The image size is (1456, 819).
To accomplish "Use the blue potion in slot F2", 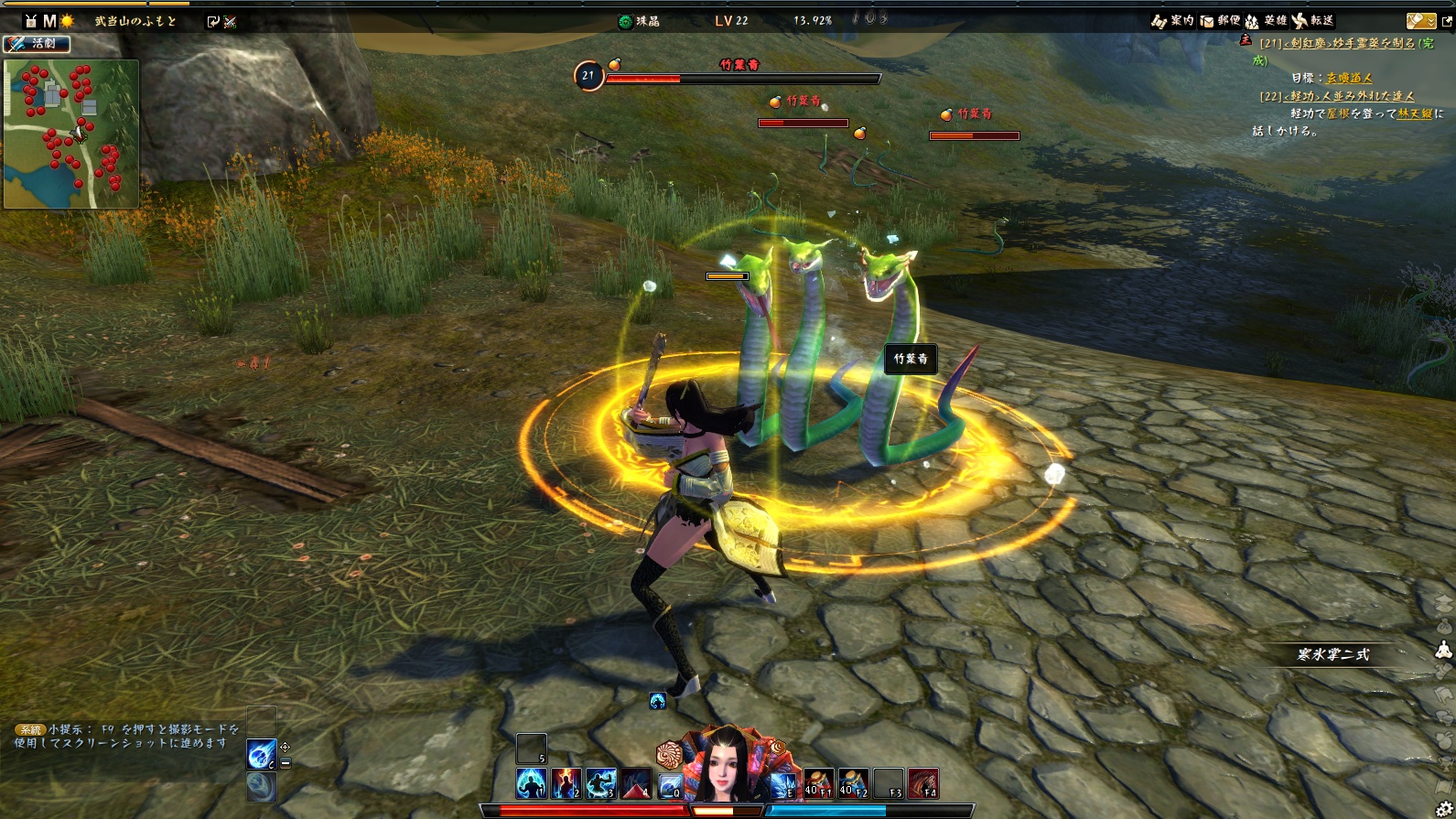I will pyautogui.click(x=854, y=784).
